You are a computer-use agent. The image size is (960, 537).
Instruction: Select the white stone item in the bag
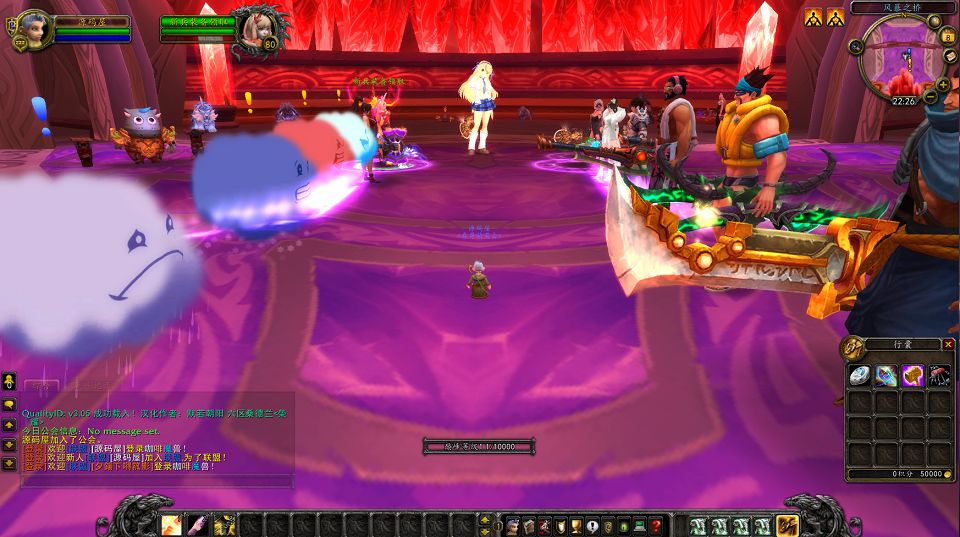(860, 376)
